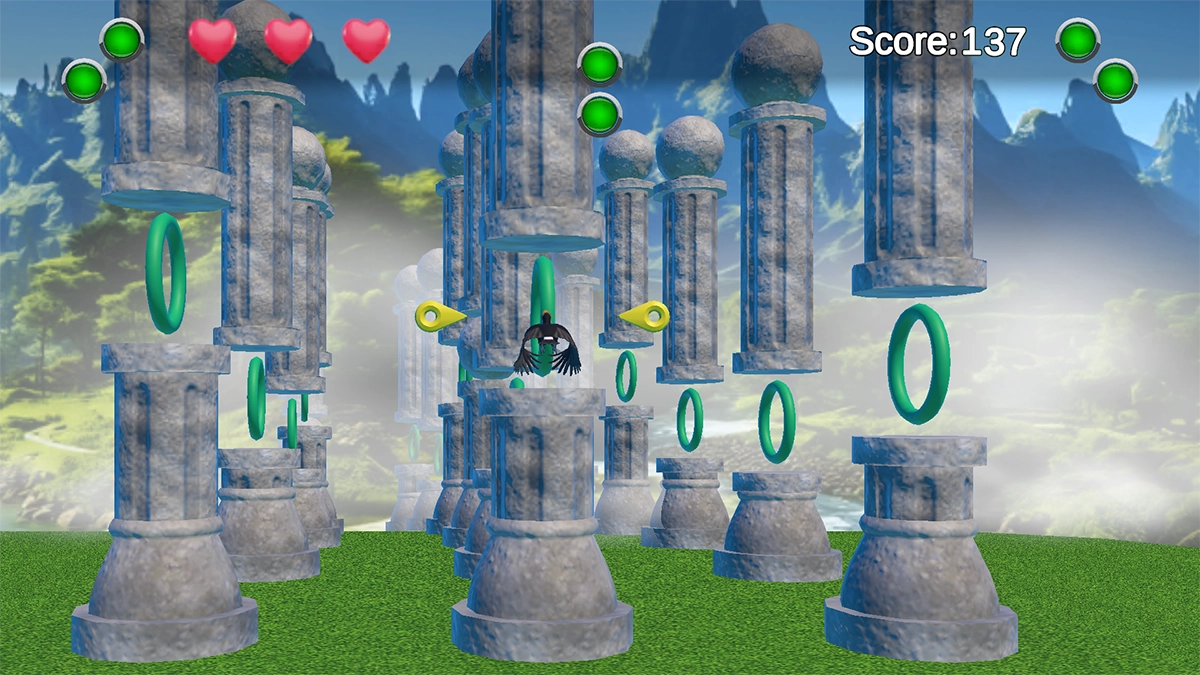The width and height of the screenshot is (1200, 675).
Task: Click the green button right beside the Score
Action: [1078, 41]
